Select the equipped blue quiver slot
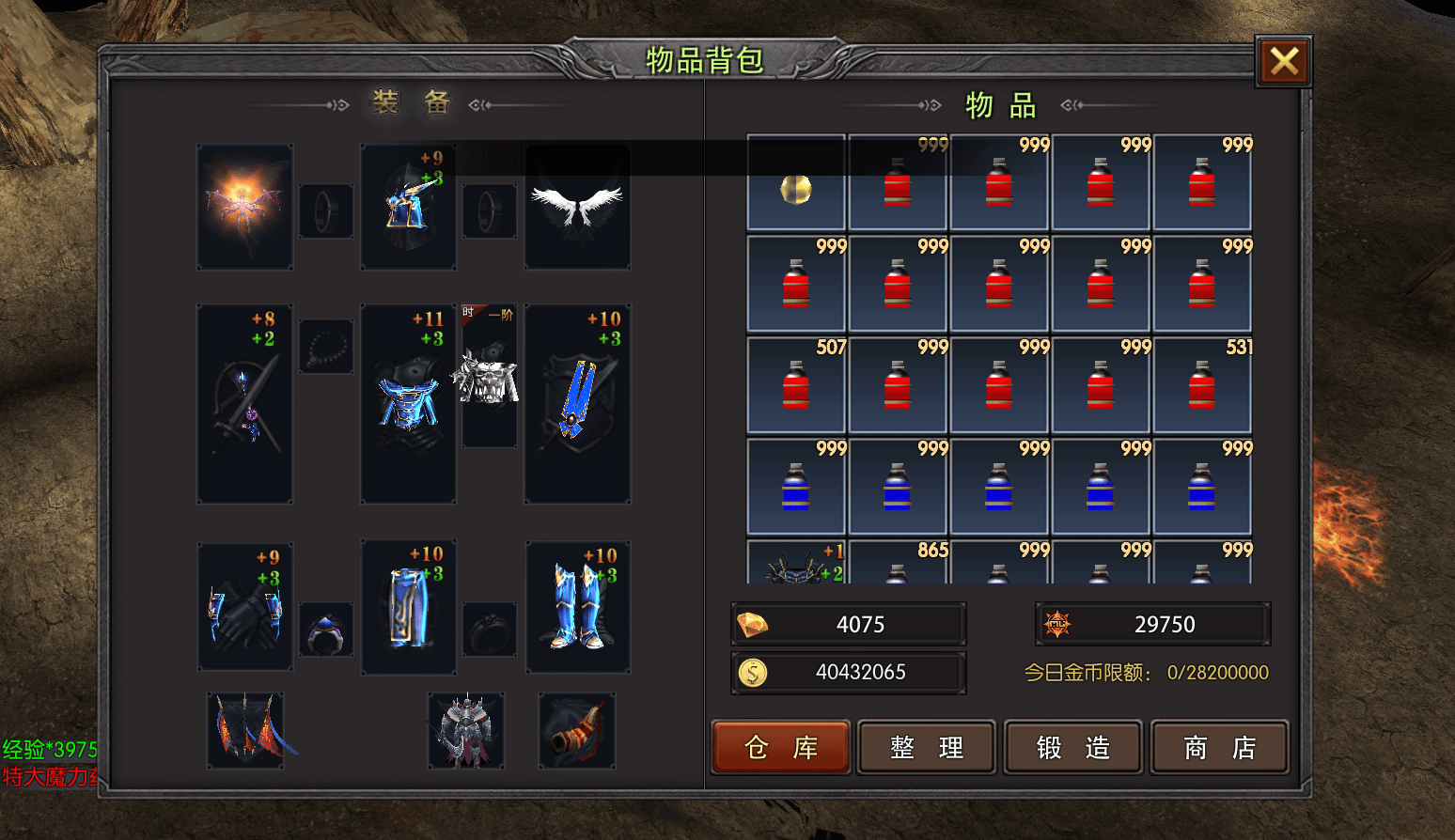The image size is (1455, 840). 577,404
